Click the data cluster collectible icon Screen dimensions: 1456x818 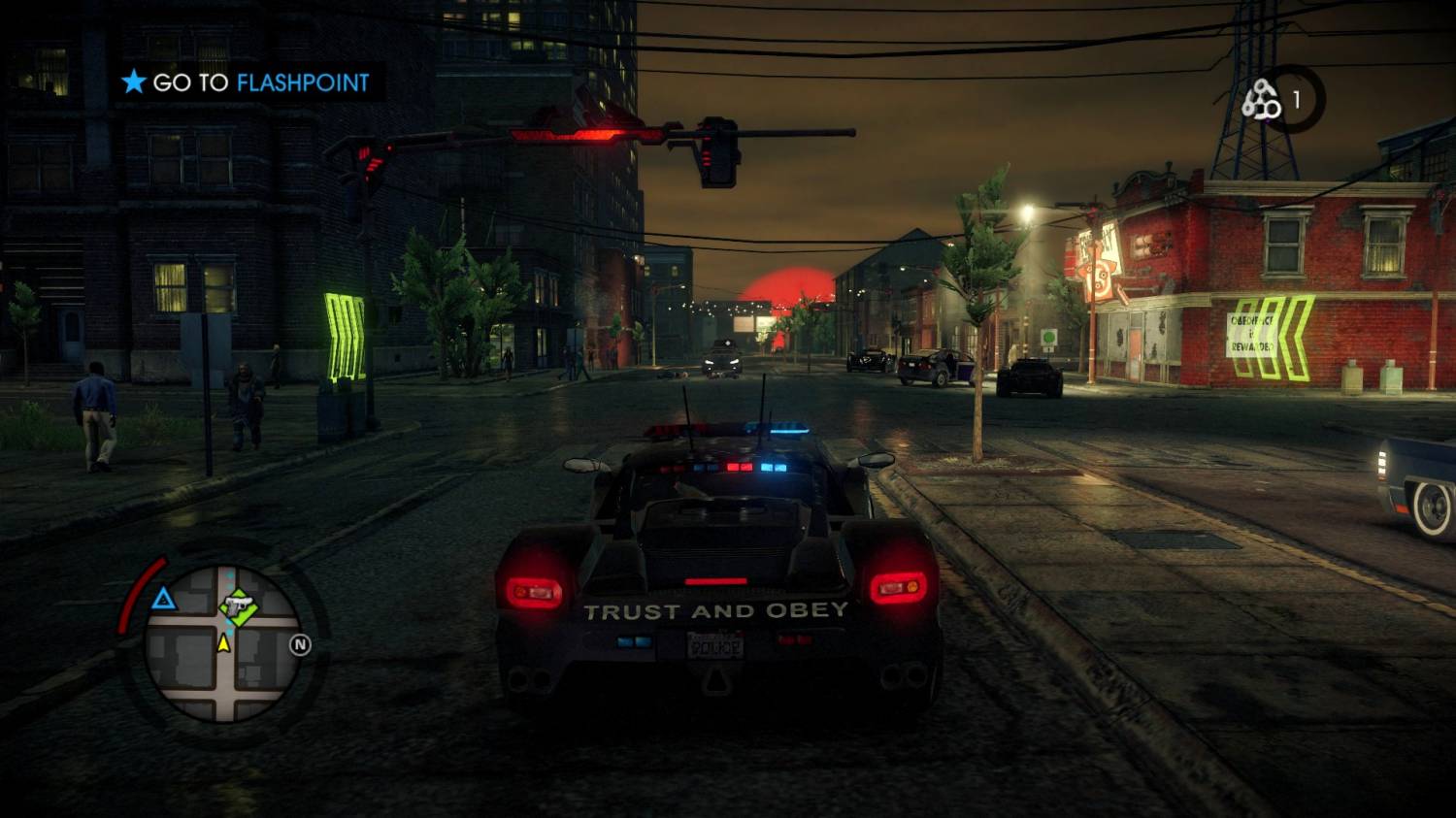1261,99
